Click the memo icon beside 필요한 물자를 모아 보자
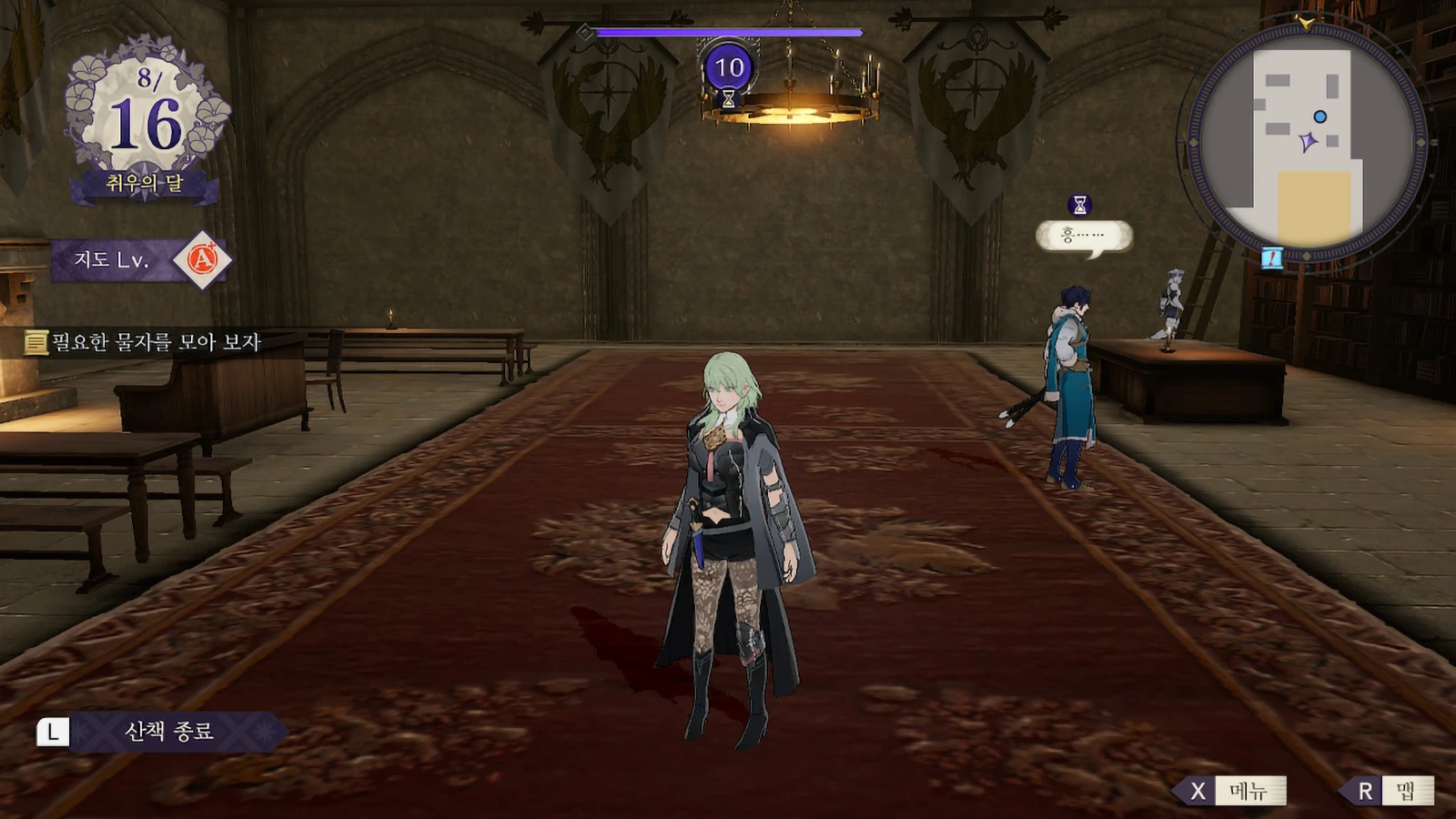Viewport: 1456px width, 819px height. pos(35,339)
